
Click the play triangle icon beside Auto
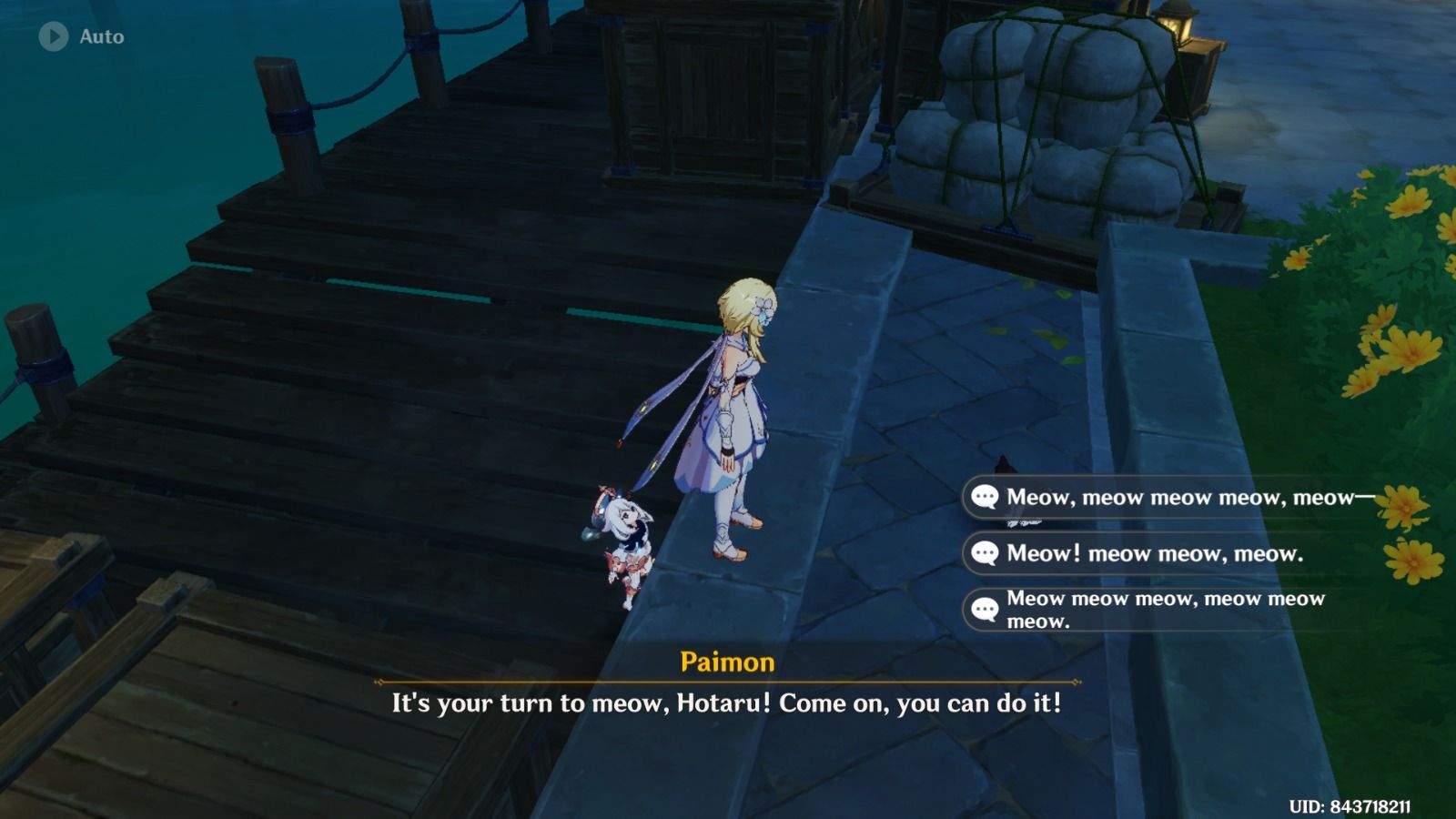(52, 37)
